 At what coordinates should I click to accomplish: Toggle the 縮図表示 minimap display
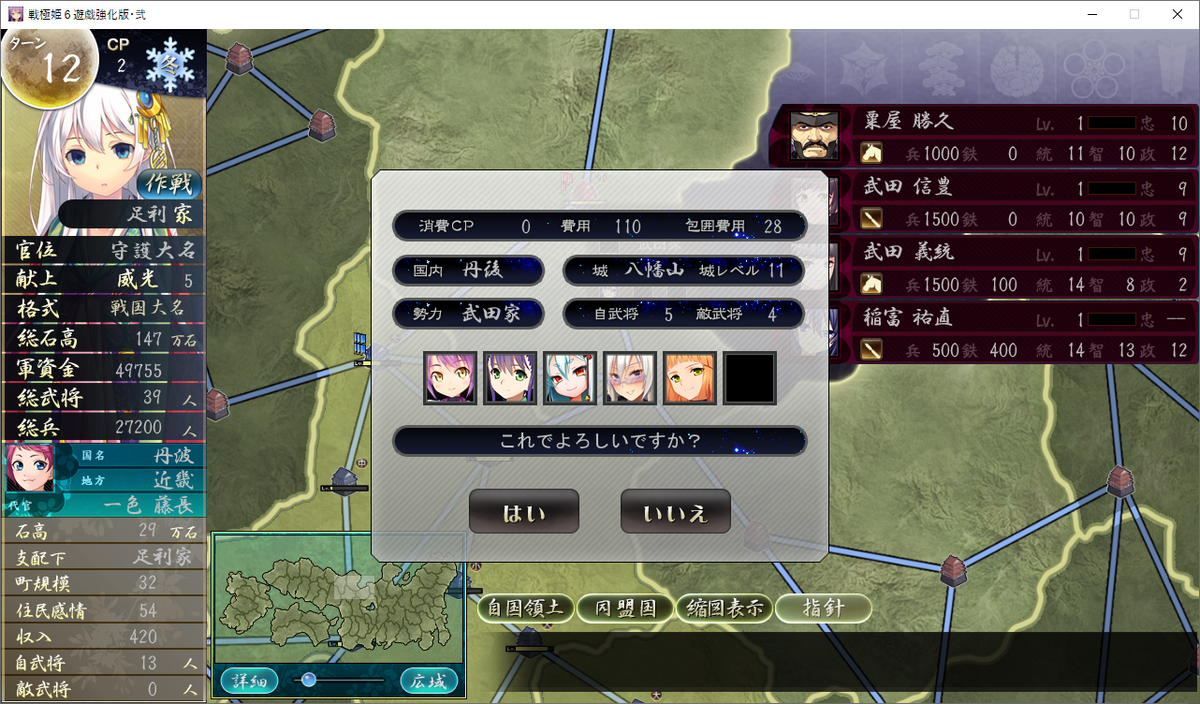(723, 608)
